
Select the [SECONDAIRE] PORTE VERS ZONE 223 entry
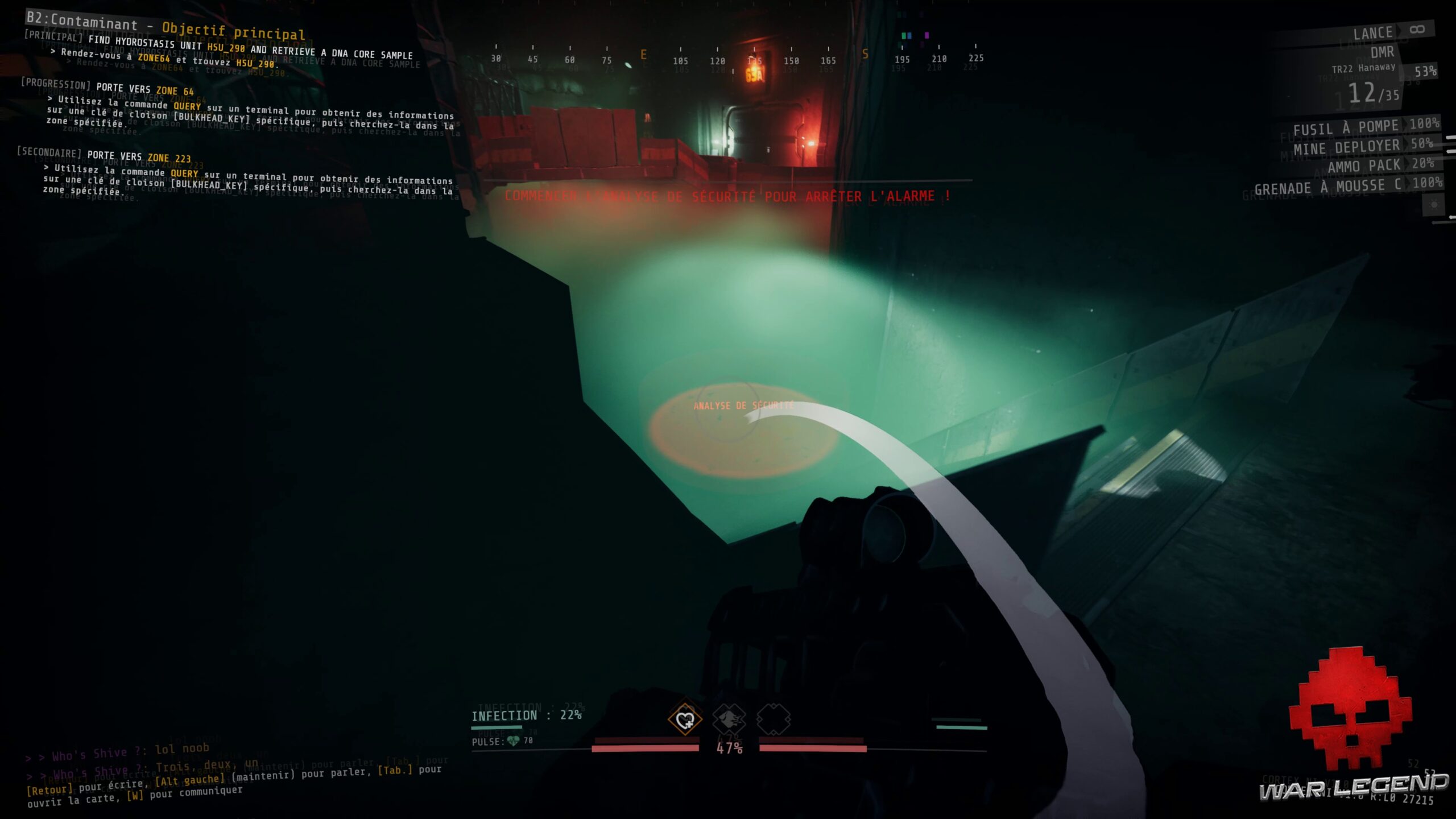pyautogui.click(x=105, y=154)
